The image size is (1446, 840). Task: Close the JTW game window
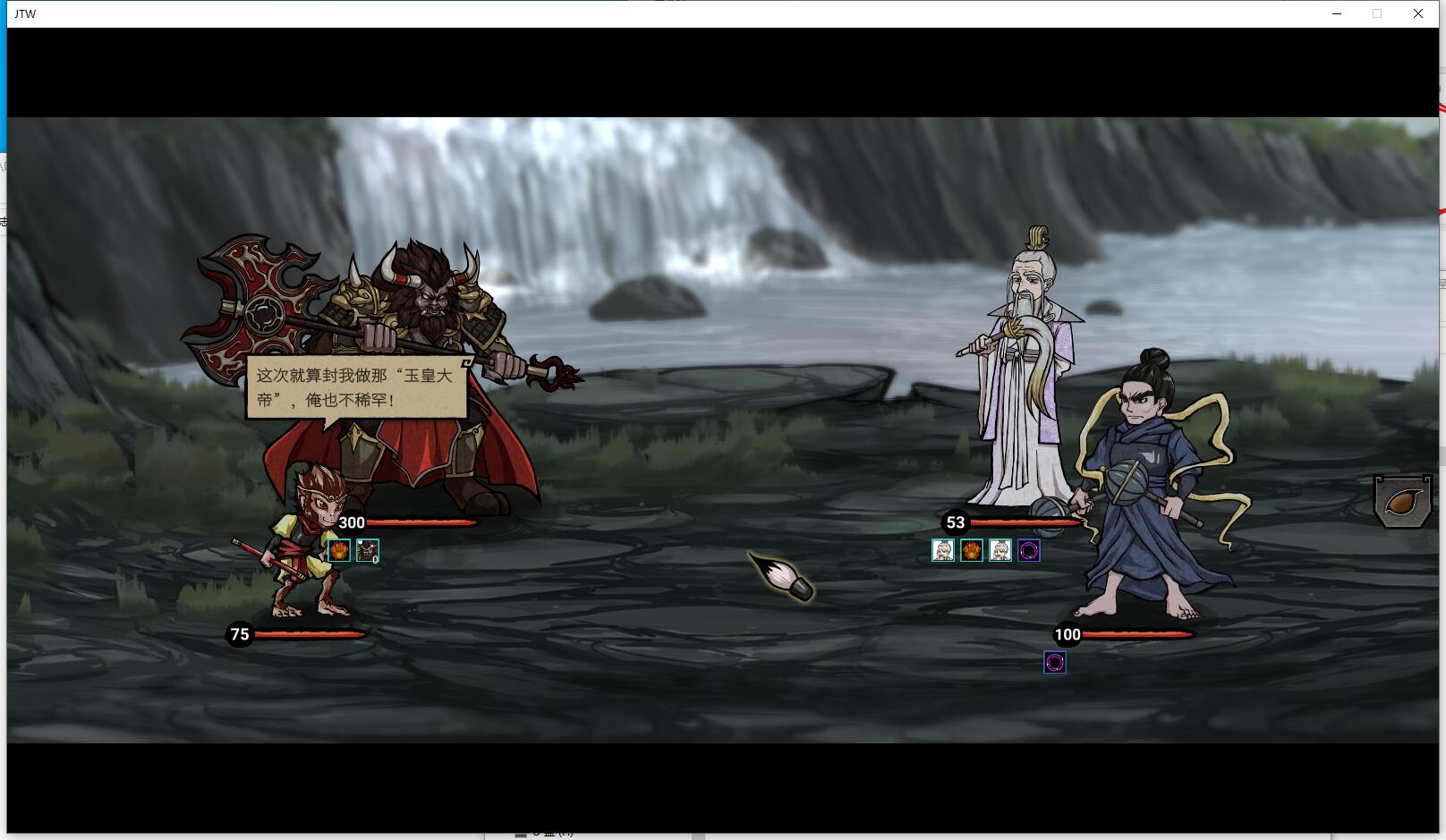tap(1418, 13)
